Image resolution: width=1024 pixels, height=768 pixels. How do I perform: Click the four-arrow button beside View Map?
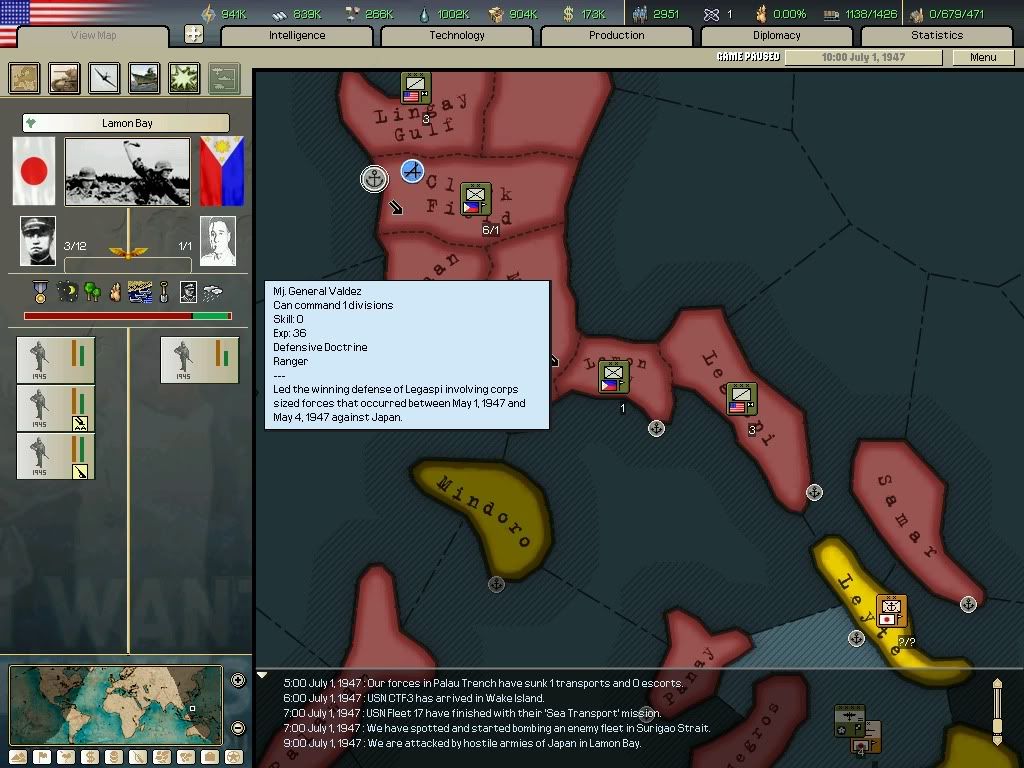(194, 35)
